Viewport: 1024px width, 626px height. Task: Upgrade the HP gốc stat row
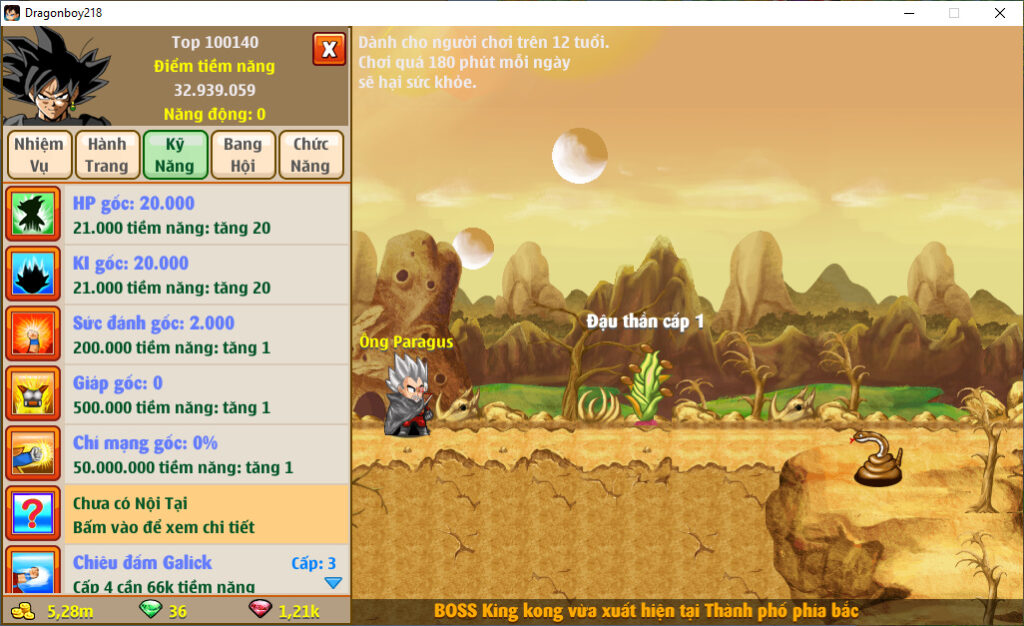(x=176, y=215)
